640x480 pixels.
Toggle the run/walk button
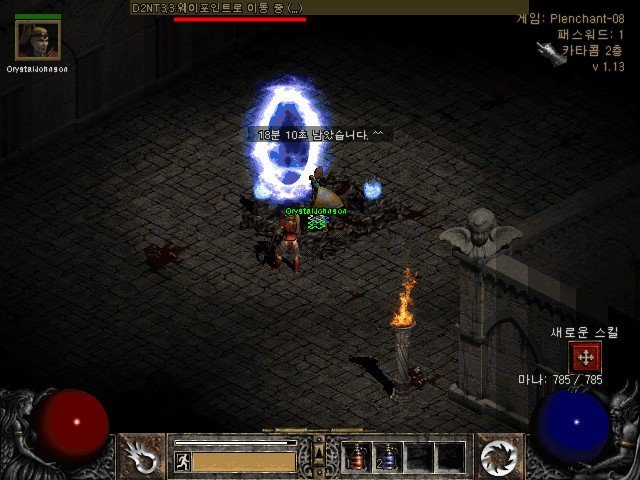(x=183, y=461)
